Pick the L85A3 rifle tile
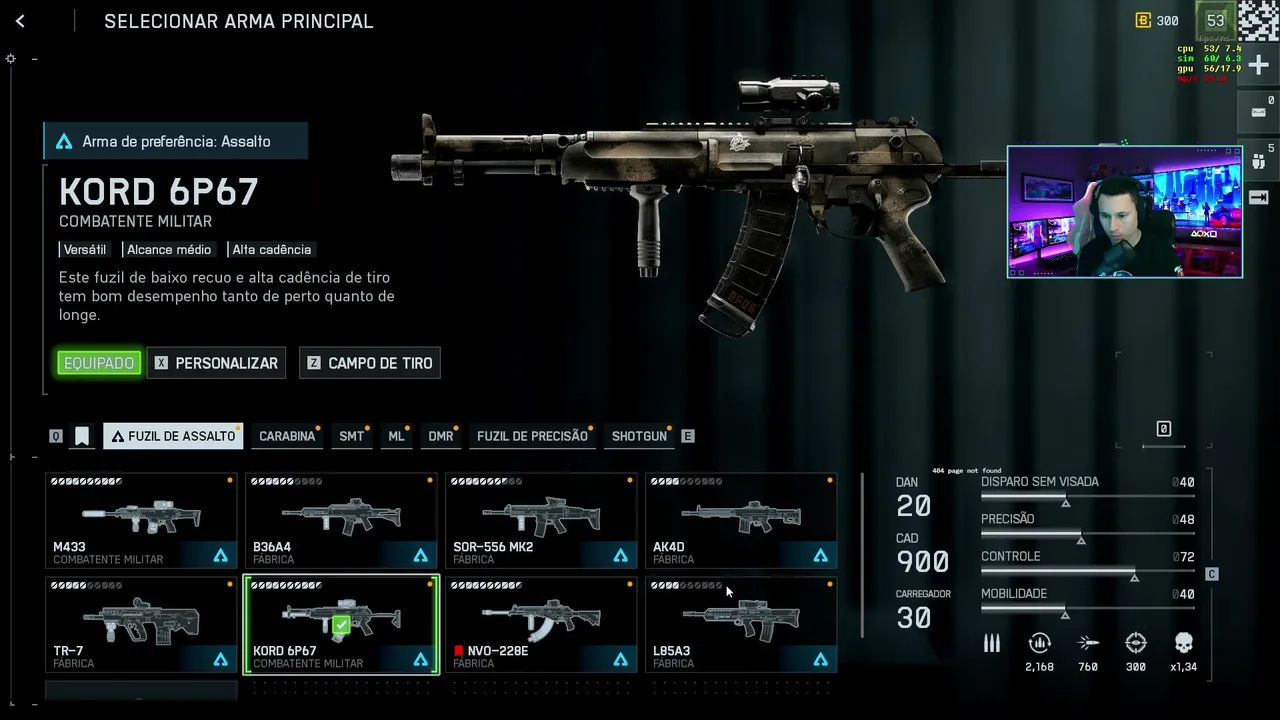Image resolution: width=1280 pixels, height=720 pixels. tap(741, 624)
